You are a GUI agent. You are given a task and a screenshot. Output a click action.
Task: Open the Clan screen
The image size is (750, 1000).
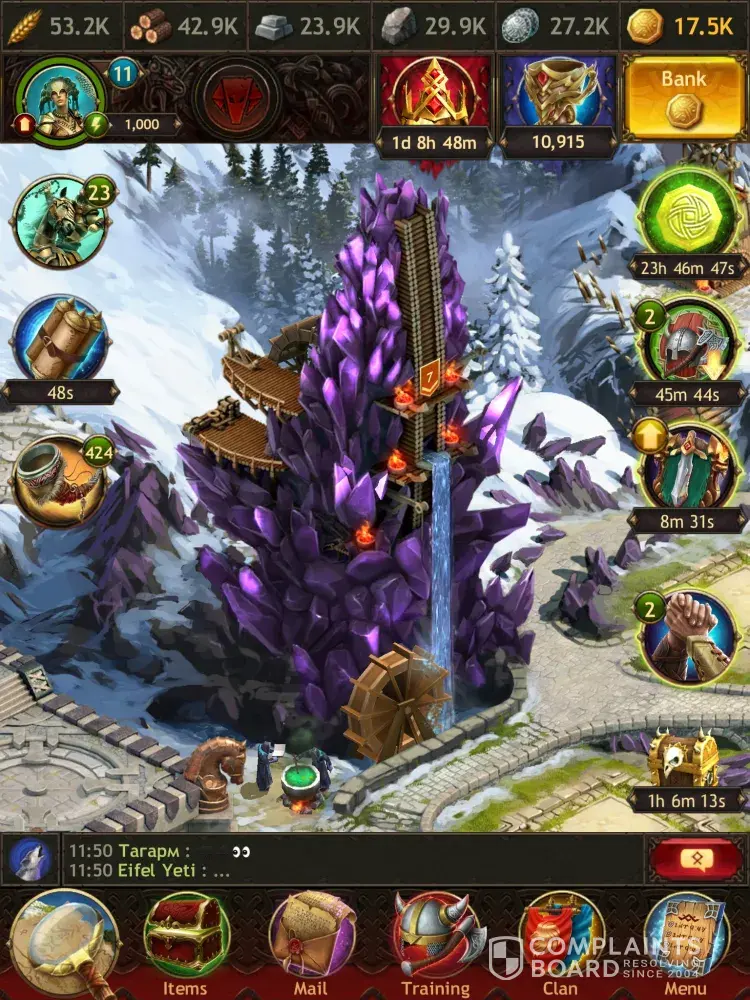coord(560,940)
